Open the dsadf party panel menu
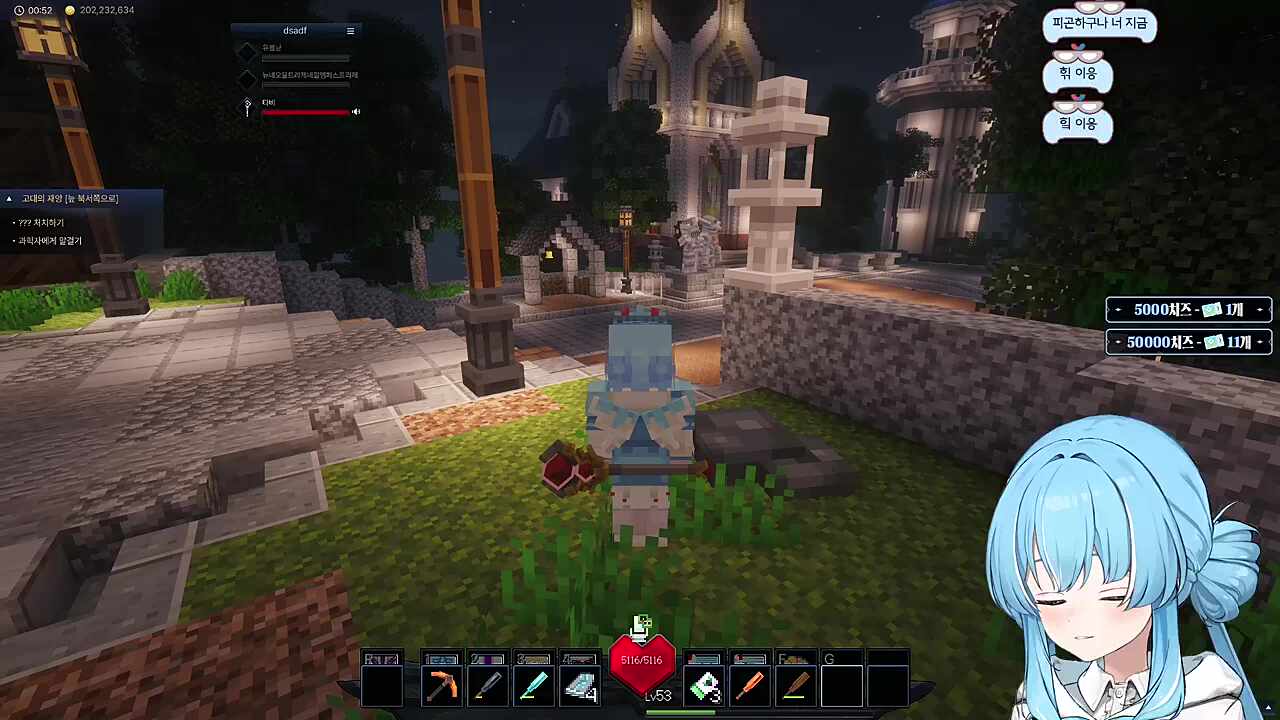Image resolution: width=1280 pixels, height=720 pixels. 350,31
